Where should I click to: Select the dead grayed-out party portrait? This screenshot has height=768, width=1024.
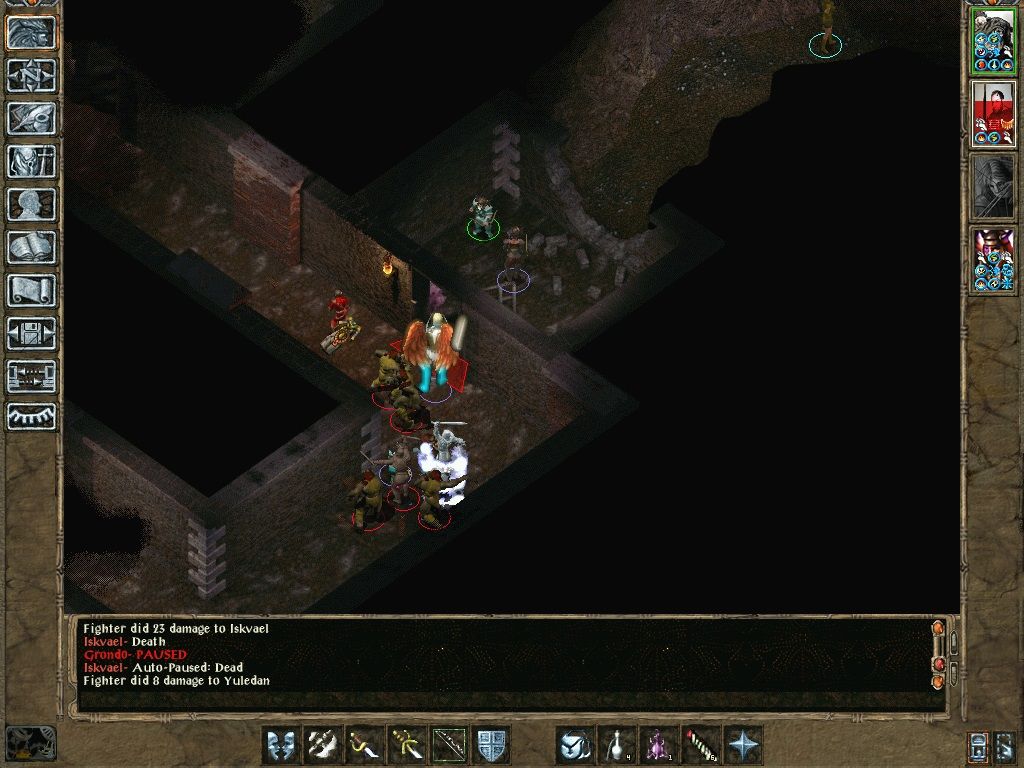click(993, 187)
